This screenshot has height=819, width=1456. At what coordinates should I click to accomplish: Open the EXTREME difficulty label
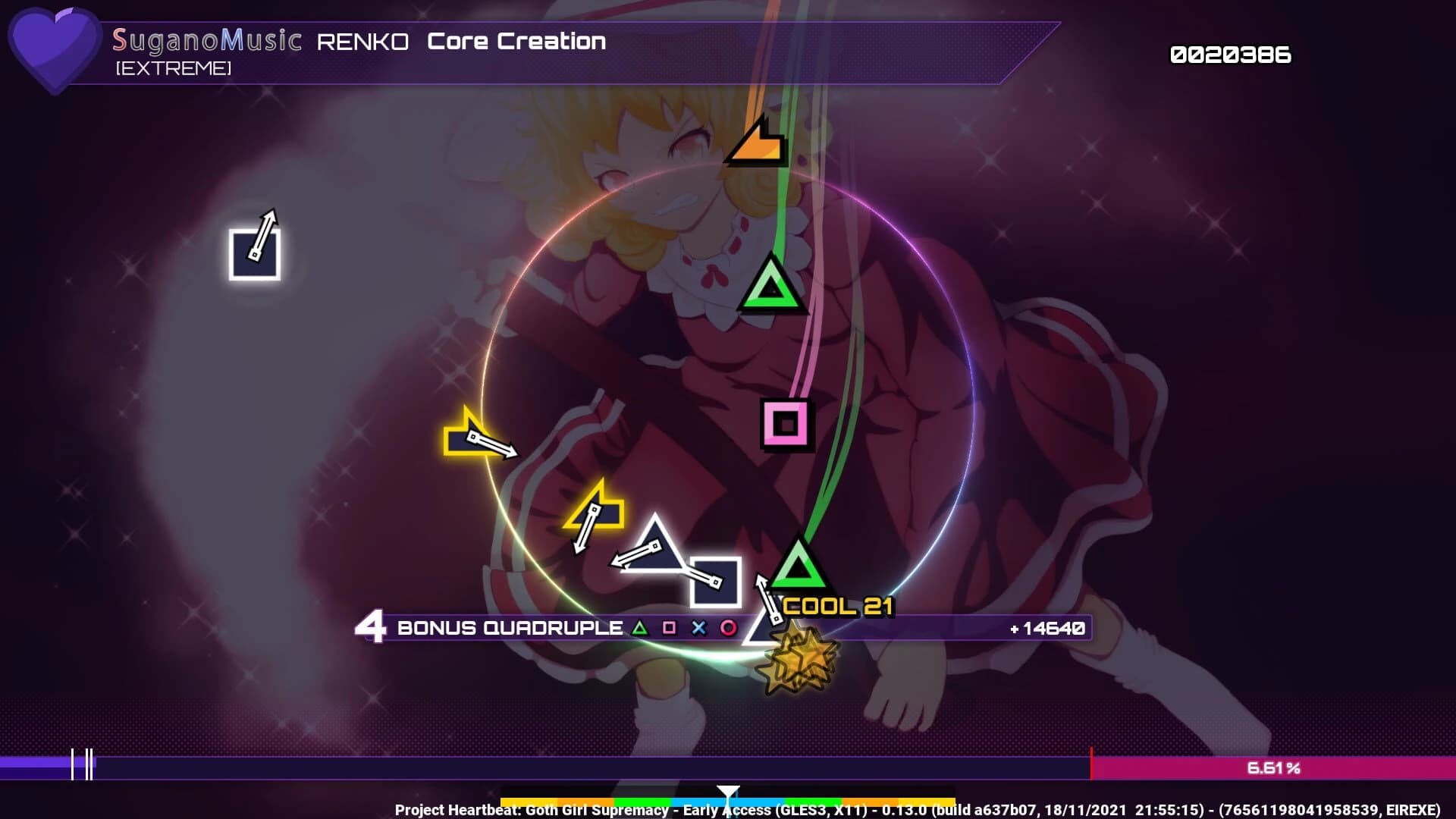173,70
